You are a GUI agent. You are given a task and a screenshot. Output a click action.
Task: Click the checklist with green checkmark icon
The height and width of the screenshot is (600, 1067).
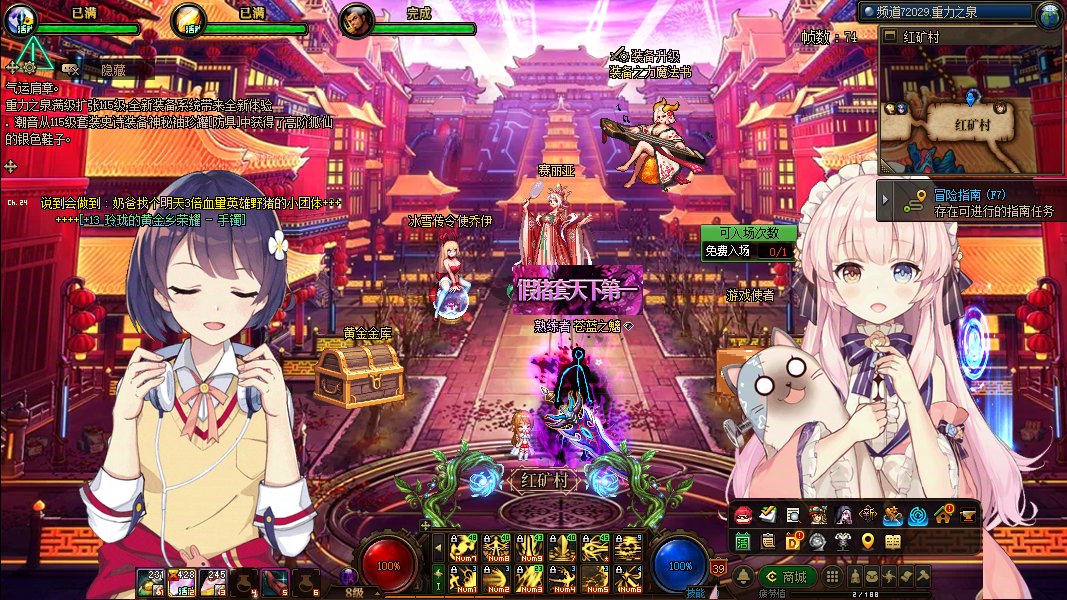pos(767,515)
